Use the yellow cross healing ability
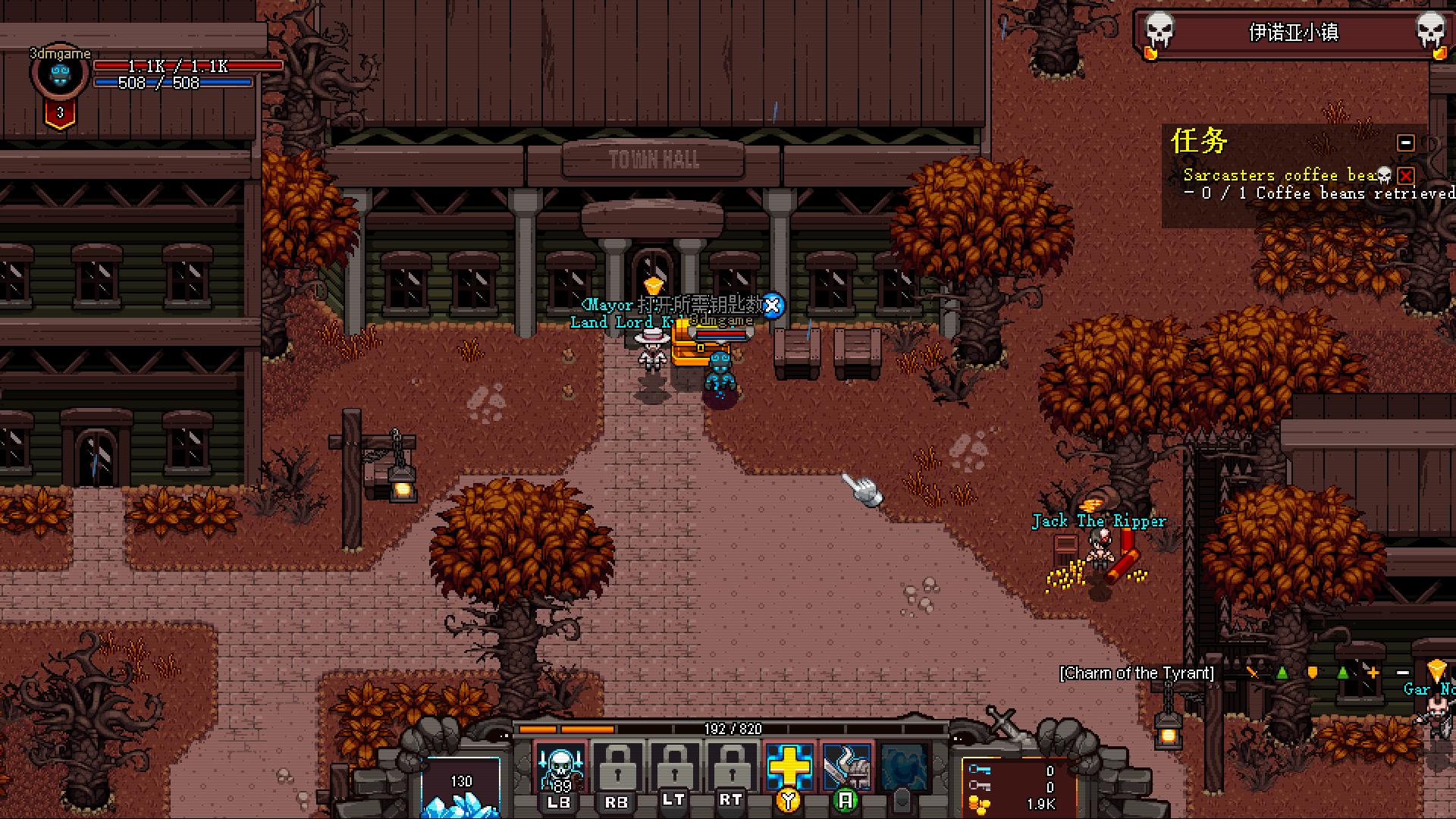This screenshot has height=819, width=1456. 789,767
